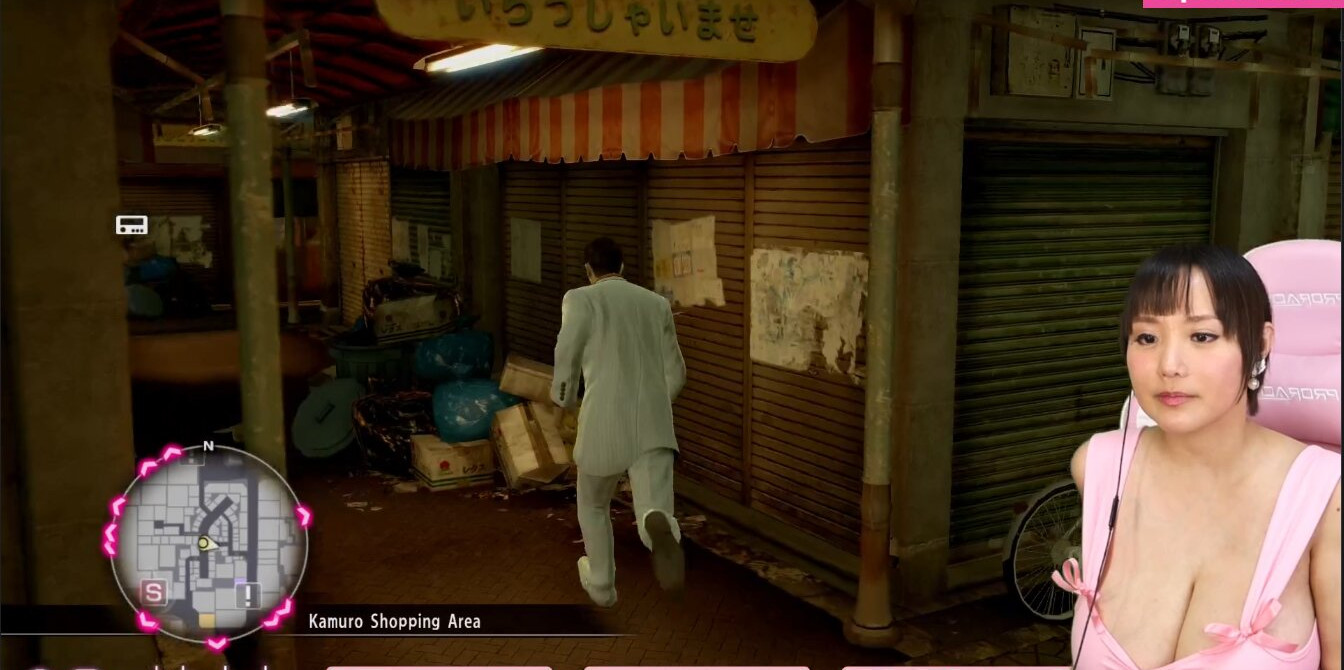Select the yellow player arrow on minimap
Image resolution: width=1344 pixels, height=670 pixels.
click(204, 543)
